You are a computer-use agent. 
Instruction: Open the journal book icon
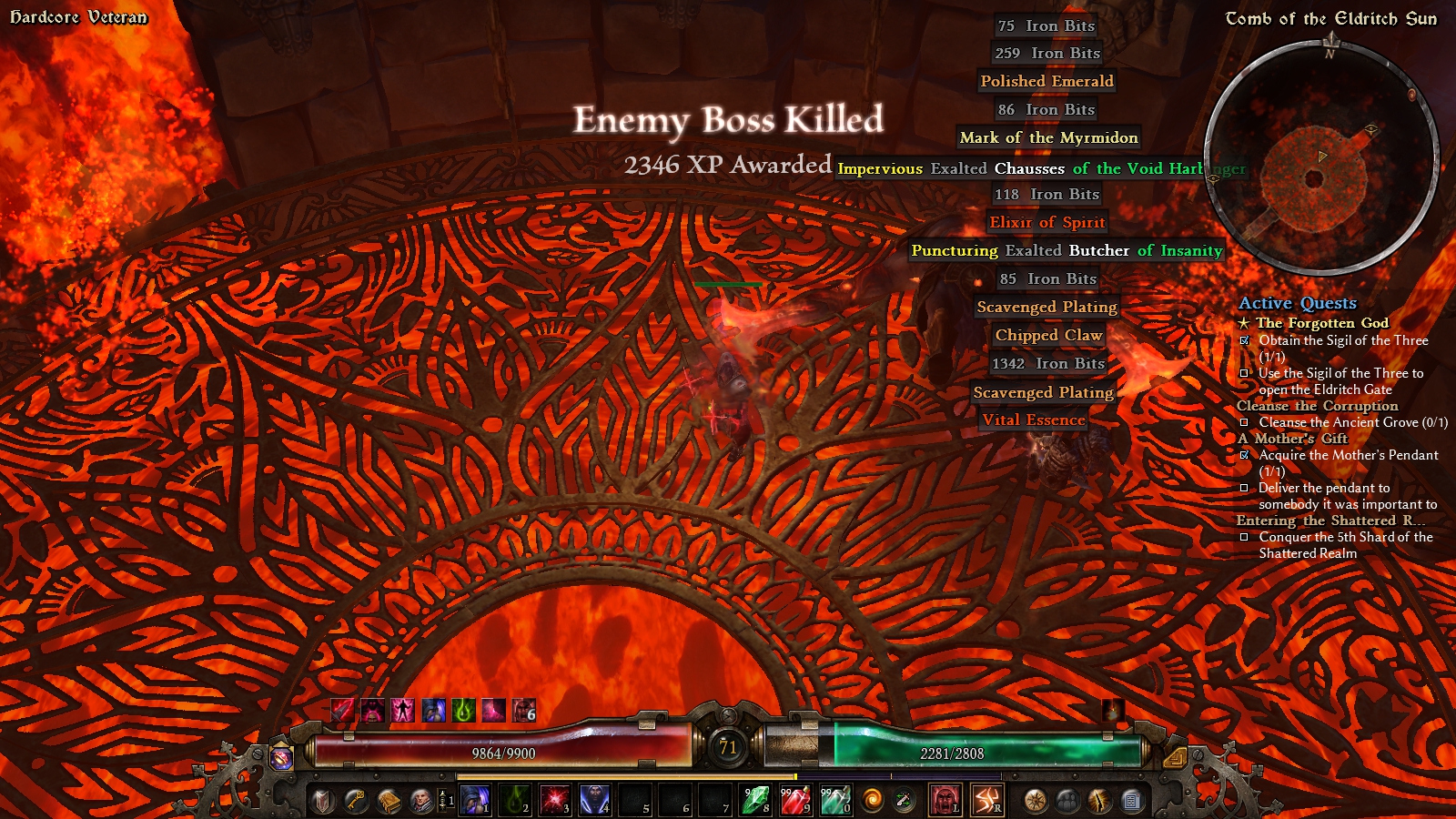[389, 801]
